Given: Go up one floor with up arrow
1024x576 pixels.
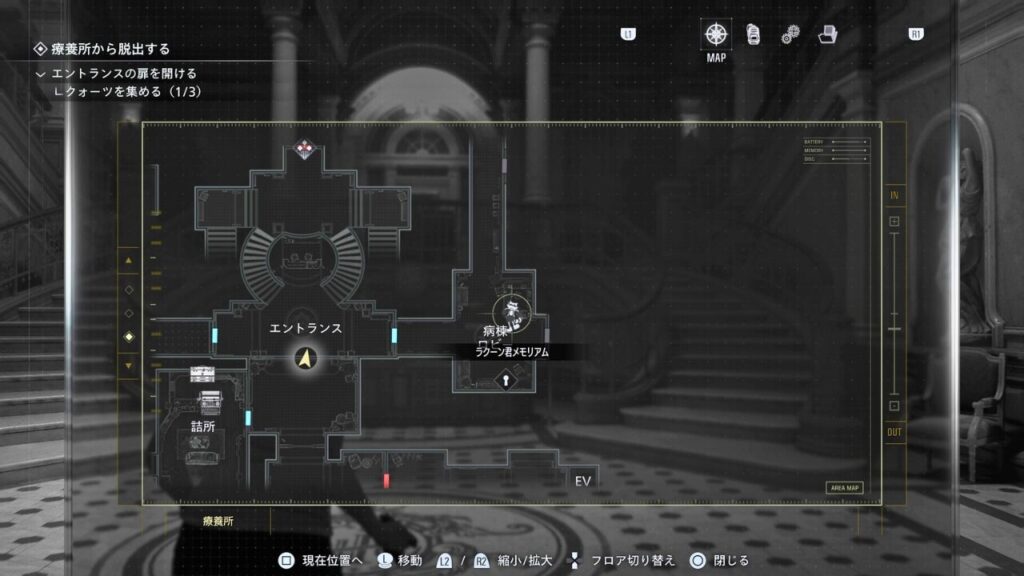Looking at the screenshot, I should (128, 262).
